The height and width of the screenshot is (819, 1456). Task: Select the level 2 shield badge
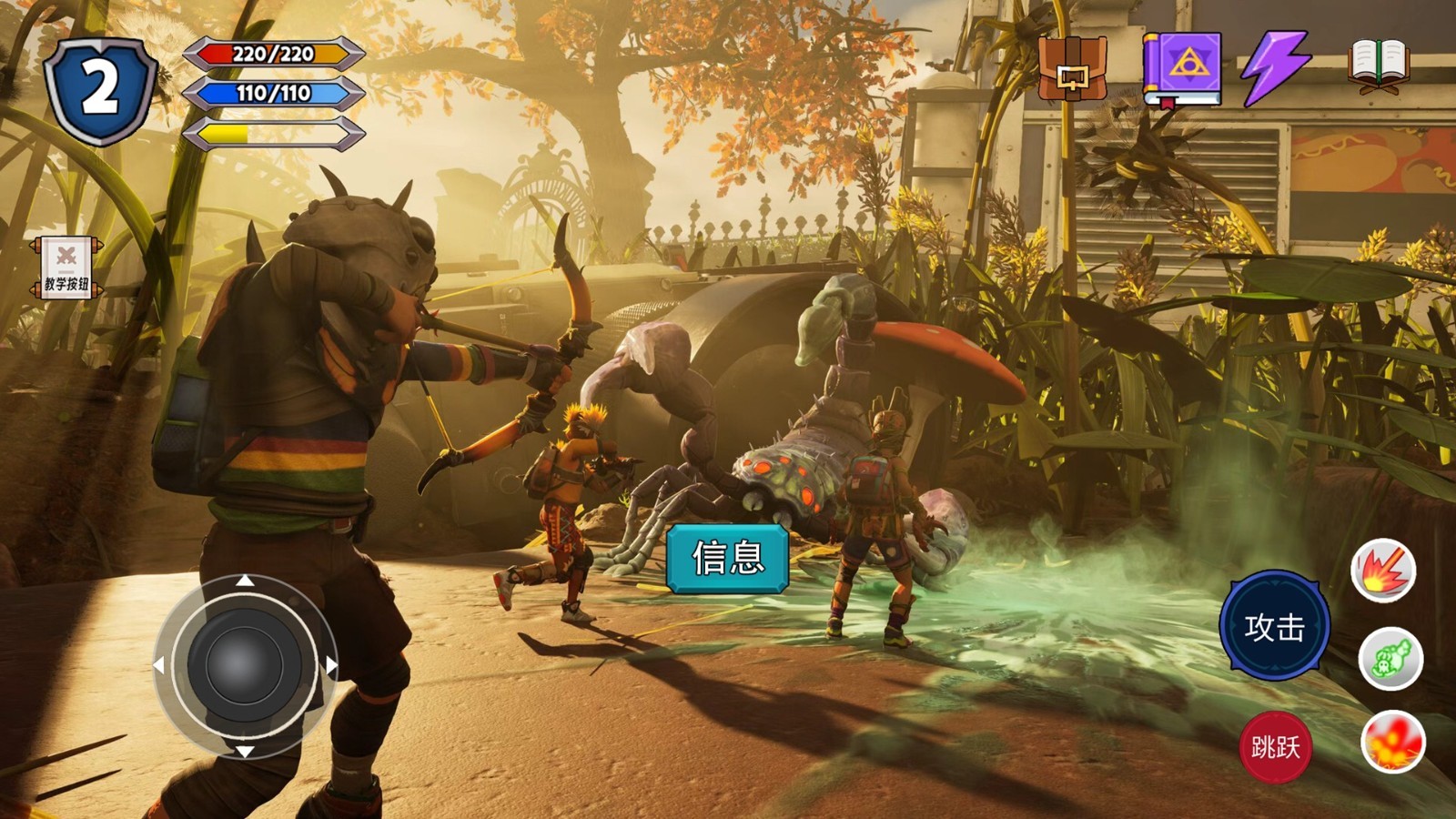click(x=101, y=89)
